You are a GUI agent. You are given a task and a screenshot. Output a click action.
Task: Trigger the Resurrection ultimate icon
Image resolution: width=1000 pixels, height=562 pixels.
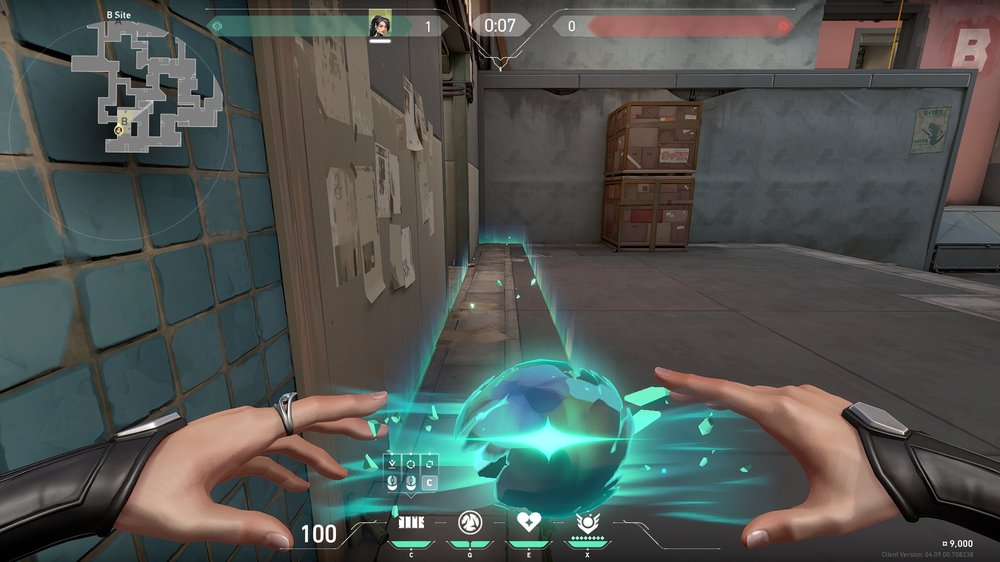(x=587, y=522)
